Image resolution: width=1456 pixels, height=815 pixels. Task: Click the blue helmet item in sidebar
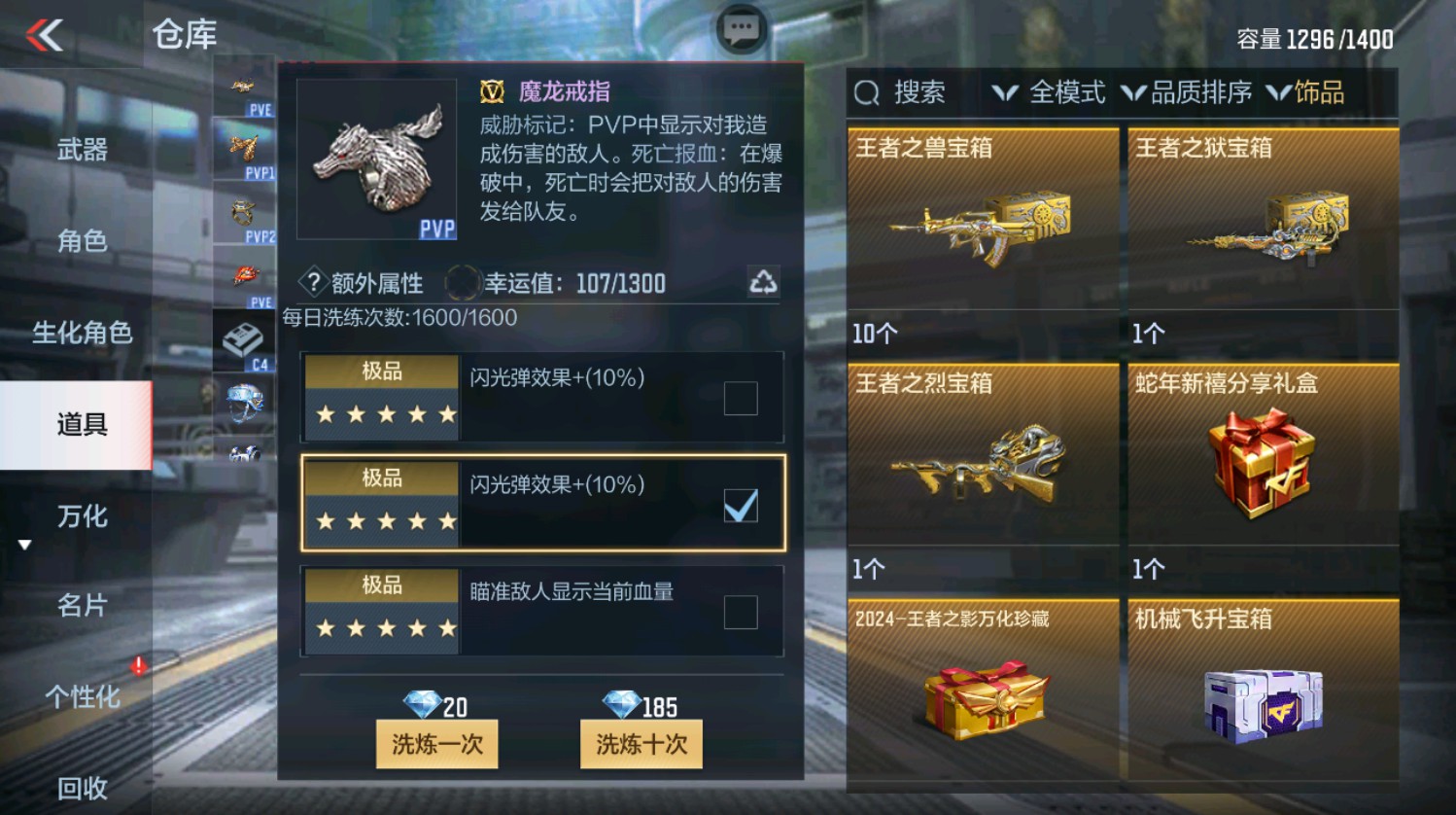click(242, 401)
